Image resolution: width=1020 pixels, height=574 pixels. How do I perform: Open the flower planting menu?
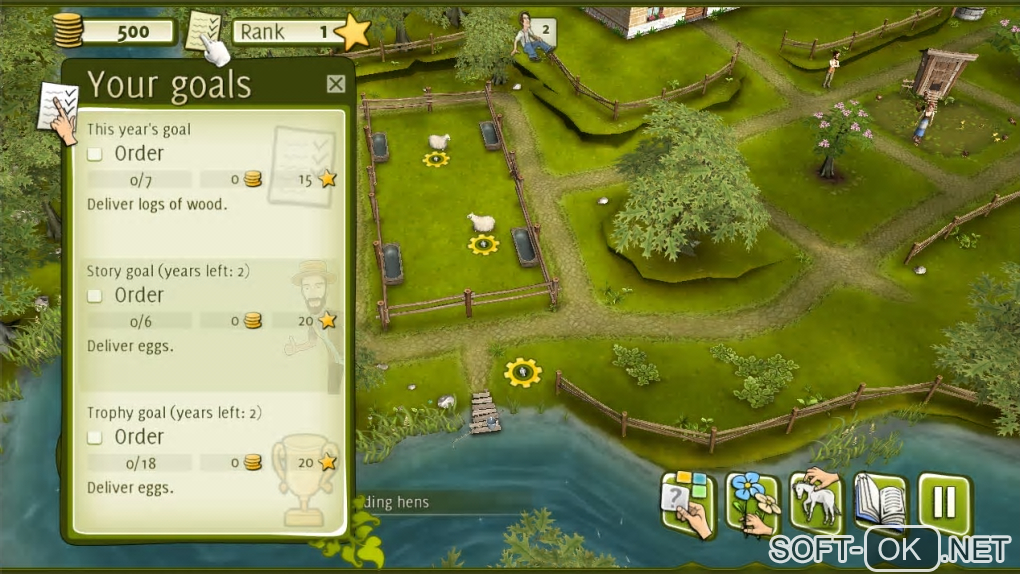click(x=751, y=503)
